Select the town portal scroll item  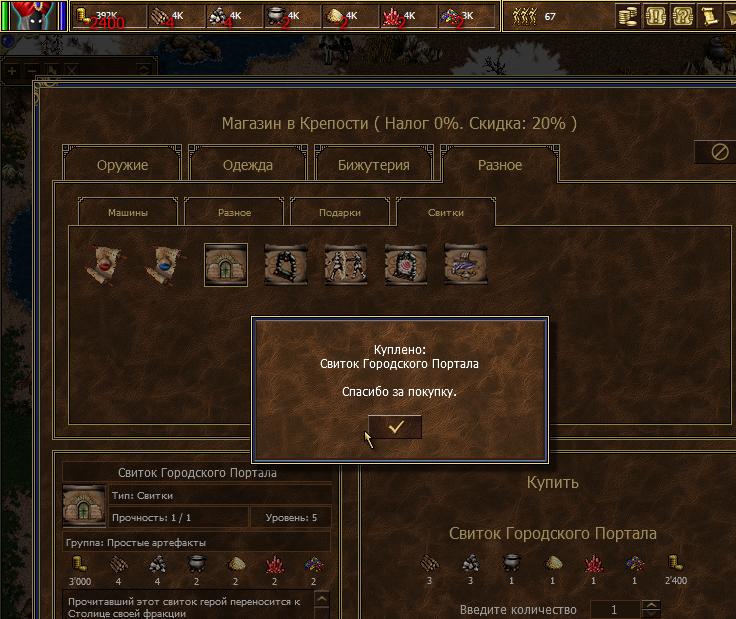tap(226, 265)
